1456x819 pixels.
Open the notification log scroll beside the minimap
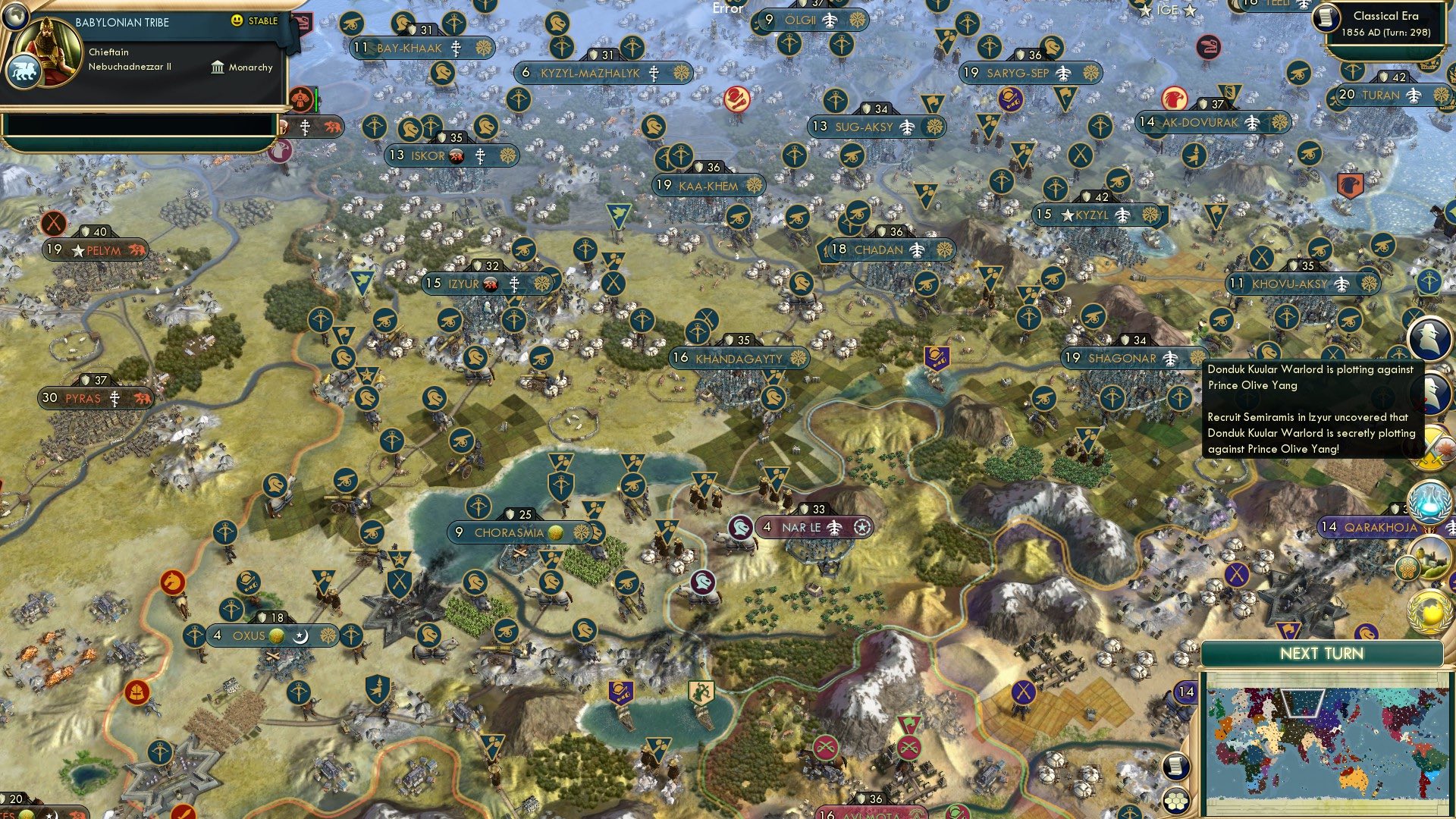point(1175,767)
